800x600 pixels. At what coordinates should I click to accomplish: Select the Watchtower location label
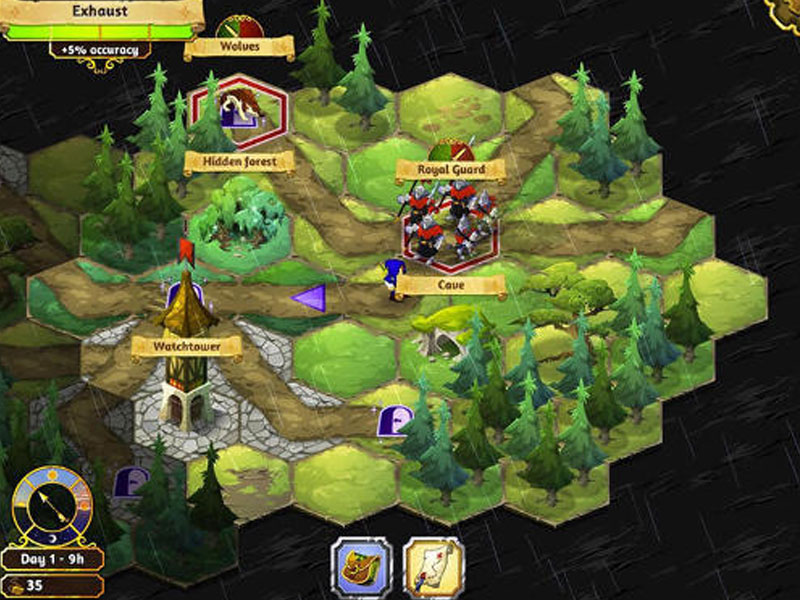(x=187, y=347)
